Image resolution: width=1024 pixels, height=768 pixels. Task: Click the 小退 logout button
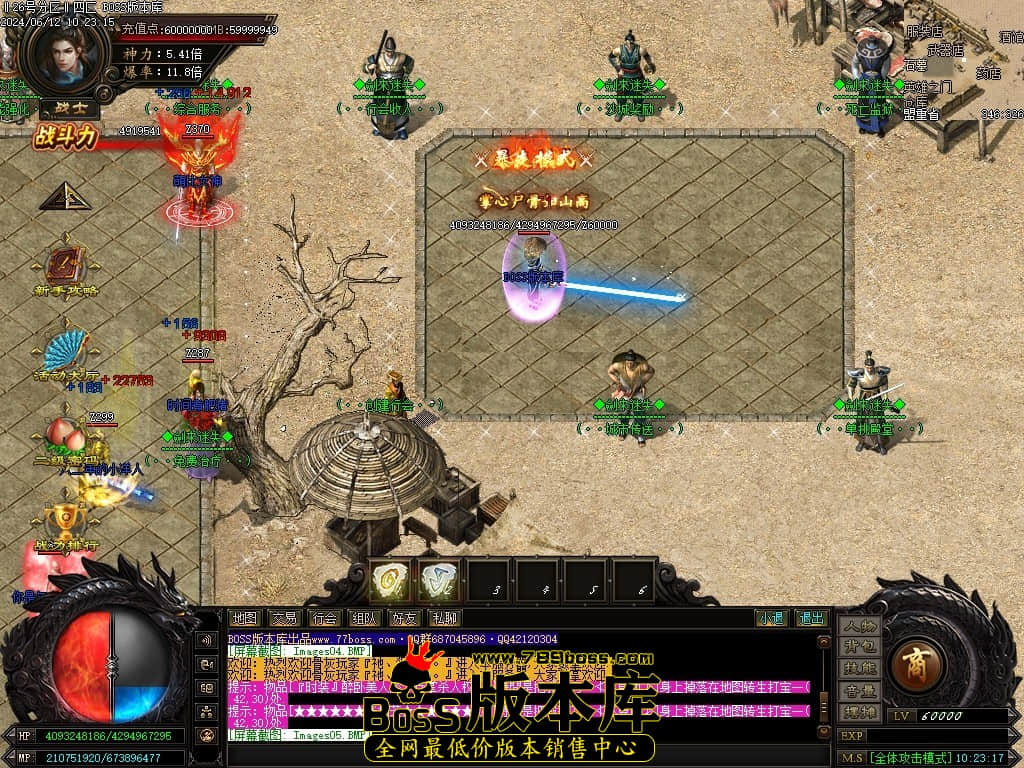coord(770,618)
